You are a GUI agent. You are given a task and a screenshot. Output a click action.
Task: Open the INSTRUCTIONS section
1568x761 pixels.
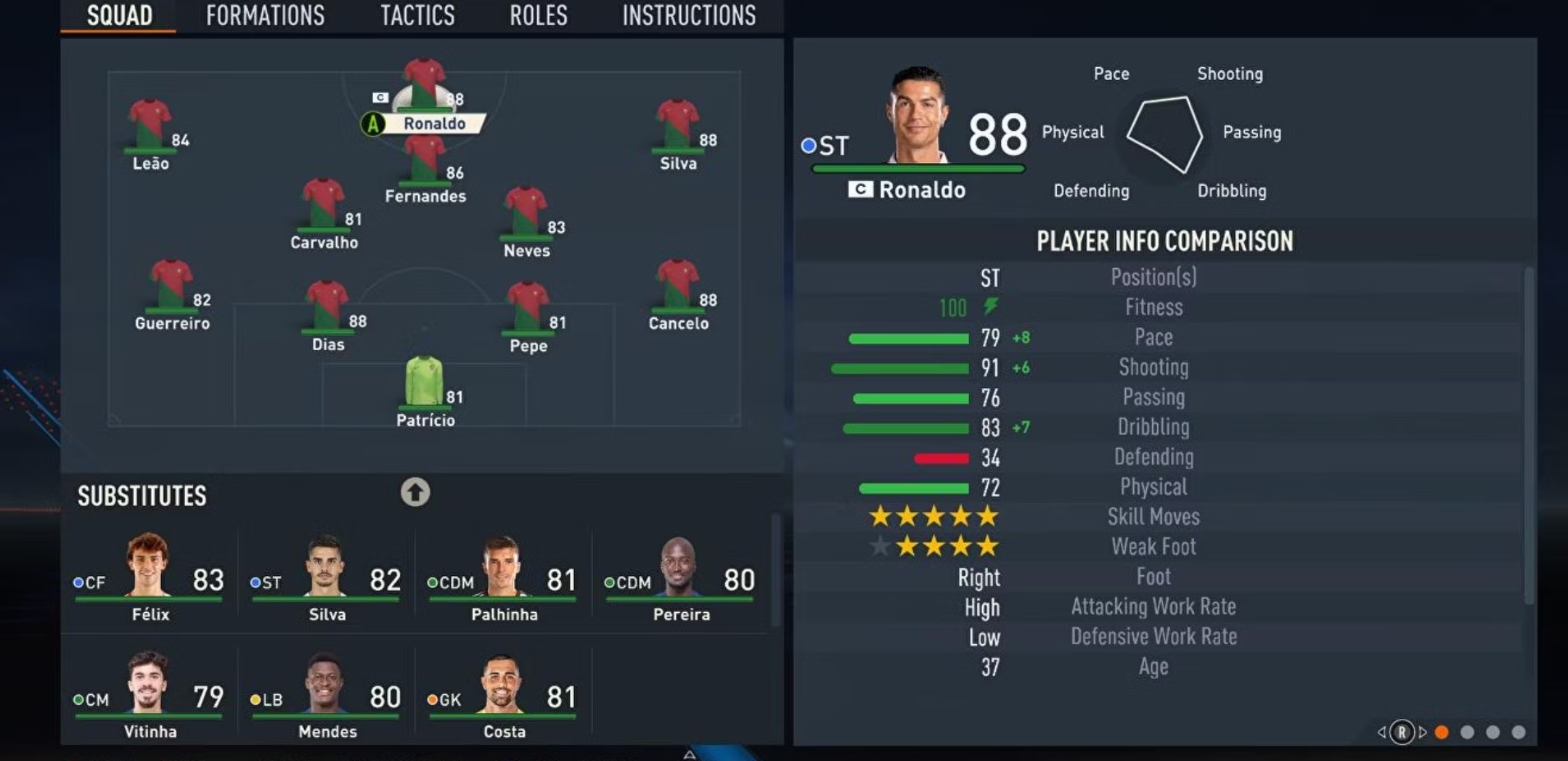pos(689,15)
